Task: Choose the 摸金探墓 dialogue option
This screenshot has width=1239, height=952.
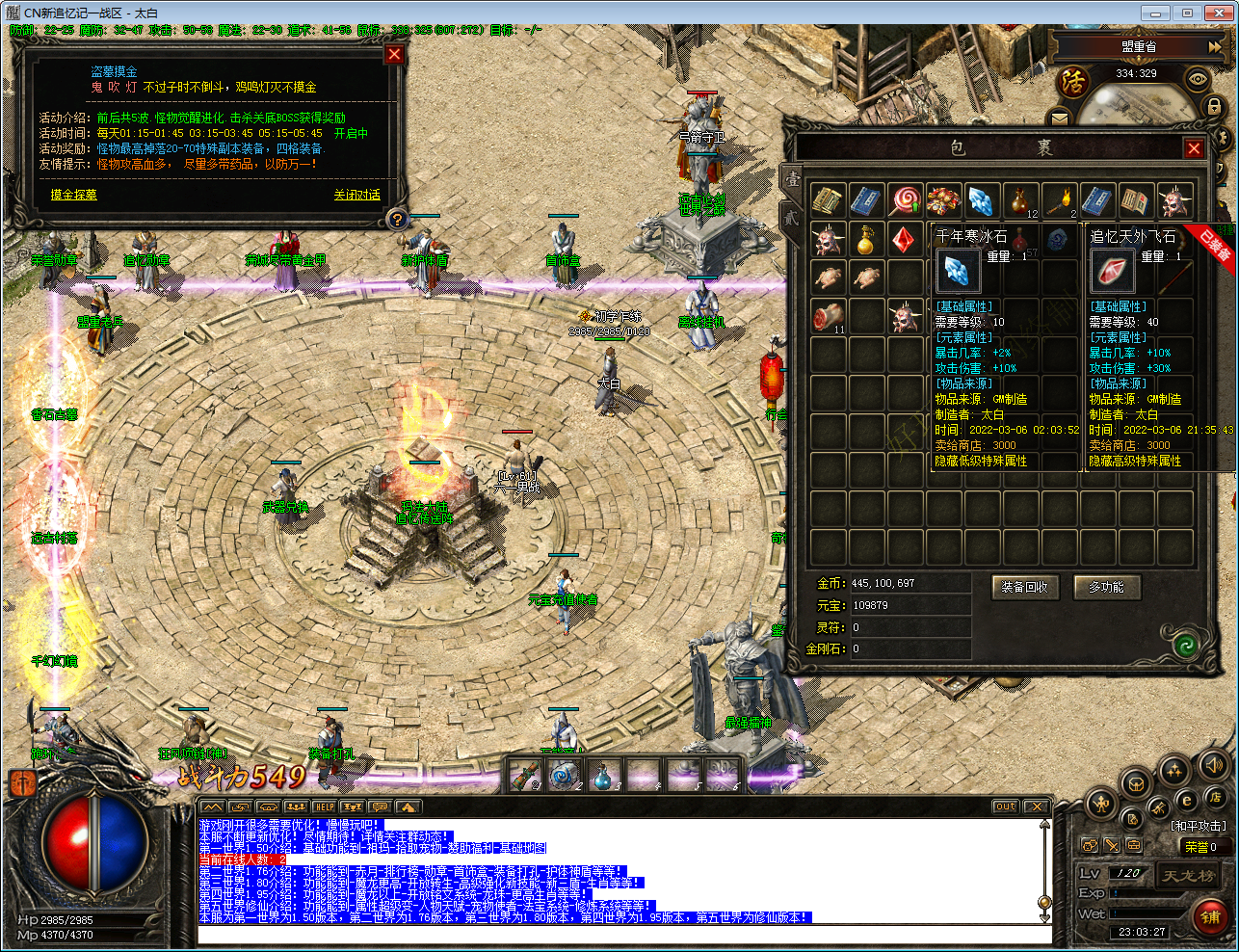Action: (73, 195)
